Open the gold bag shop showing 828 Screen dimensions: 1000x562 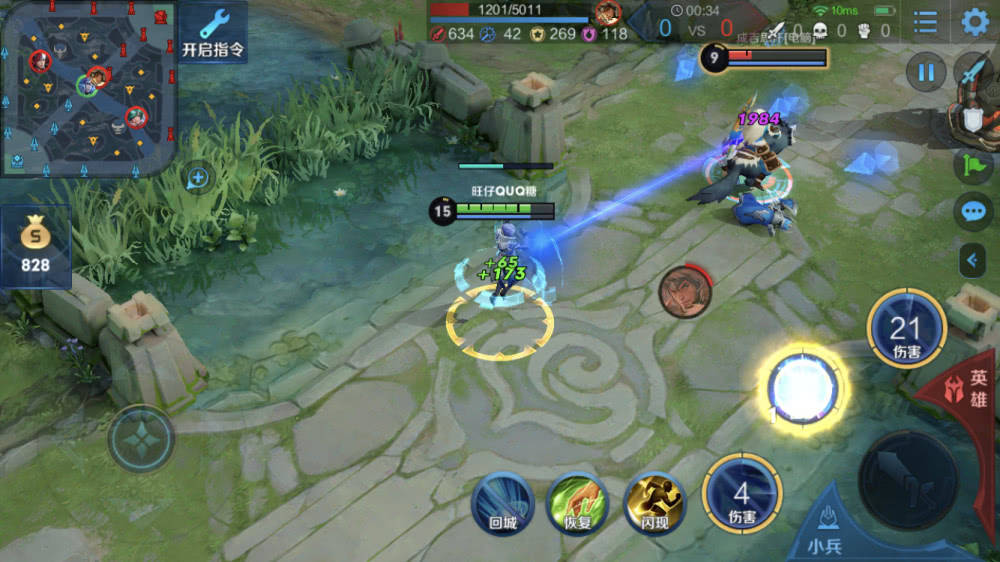coord(36,247)
